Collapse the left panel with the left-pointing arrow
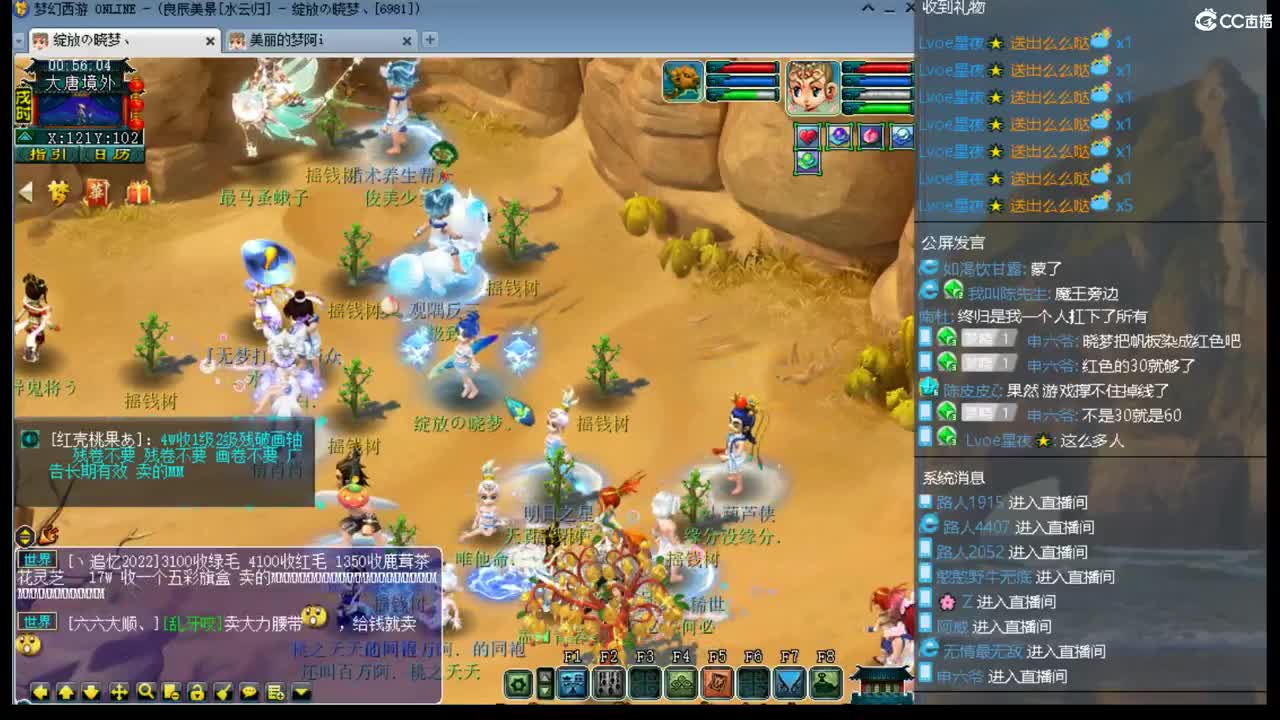The width and height of the screenshot is (1280, 720). tap(25, 192)
